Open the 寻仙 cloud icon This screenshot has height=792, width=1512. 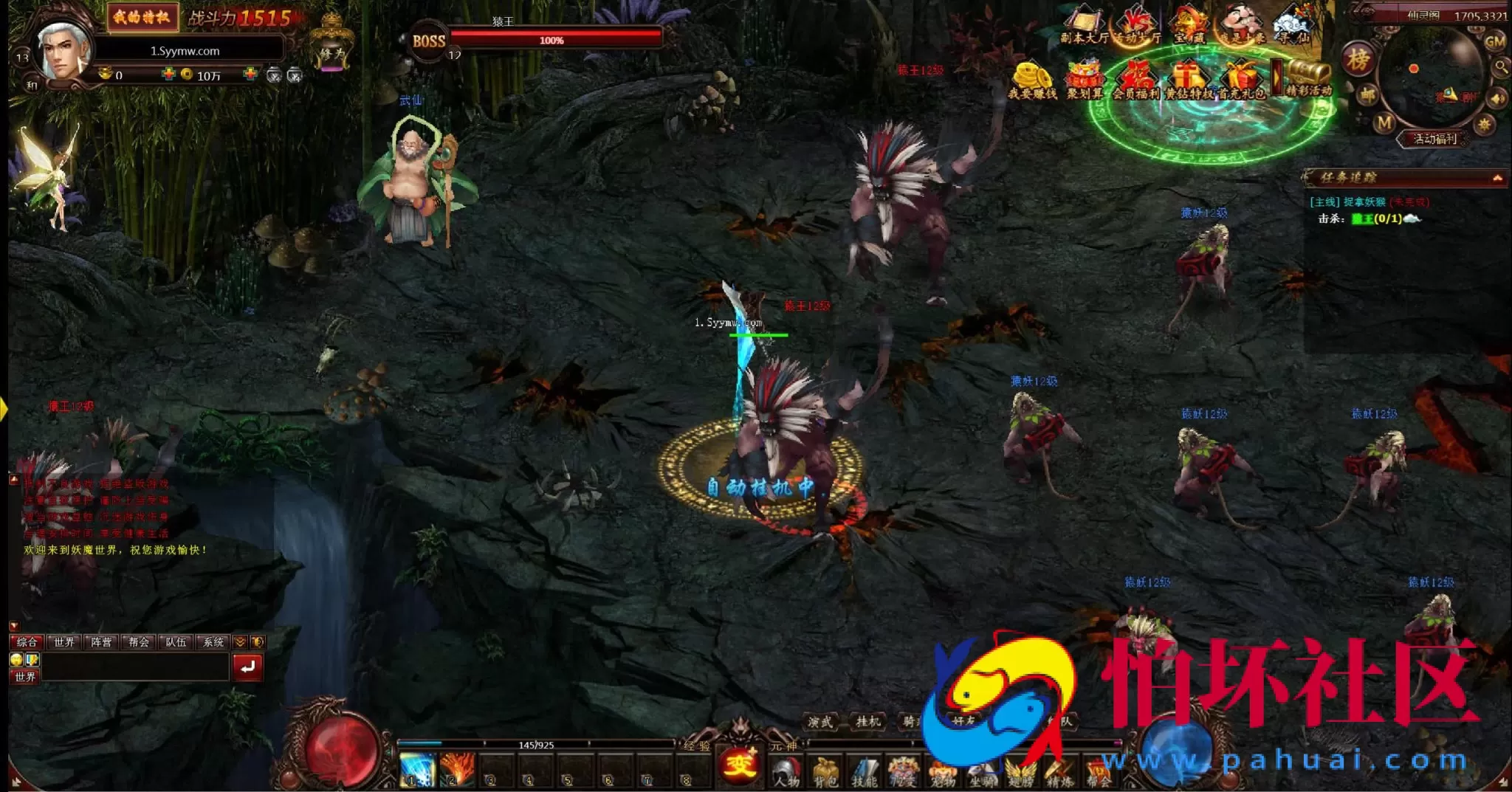1293,26
